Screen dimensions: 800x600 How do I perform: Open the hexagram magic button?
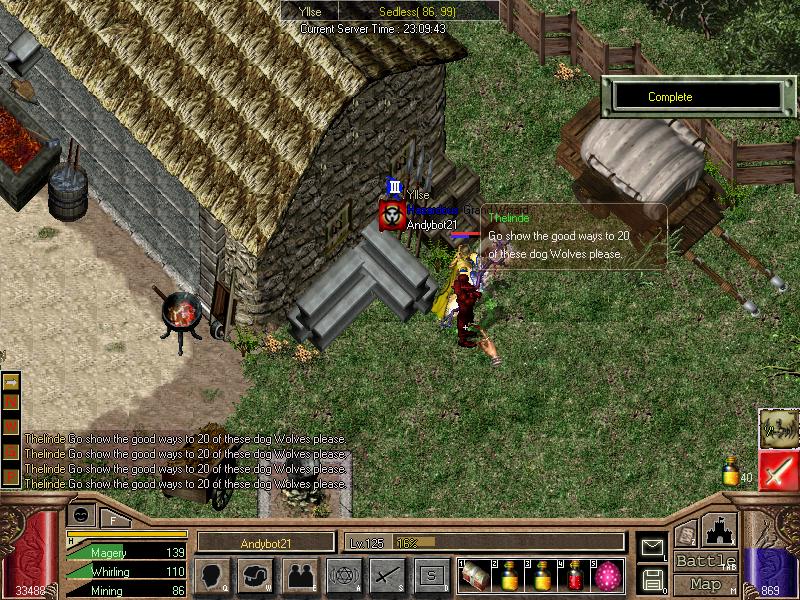tap(344, 576)
